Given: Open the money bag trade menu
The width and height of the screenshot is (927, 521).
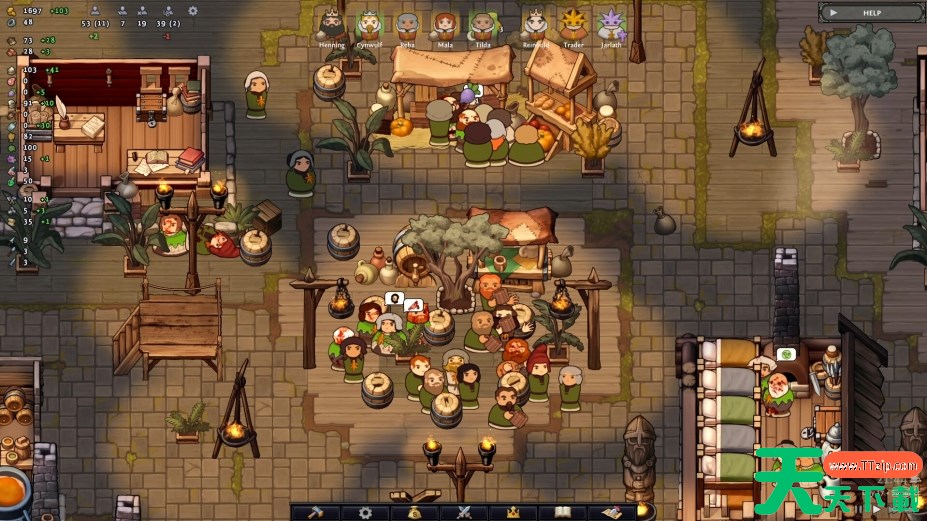Looking at the screenshot, I should point(414,512).
